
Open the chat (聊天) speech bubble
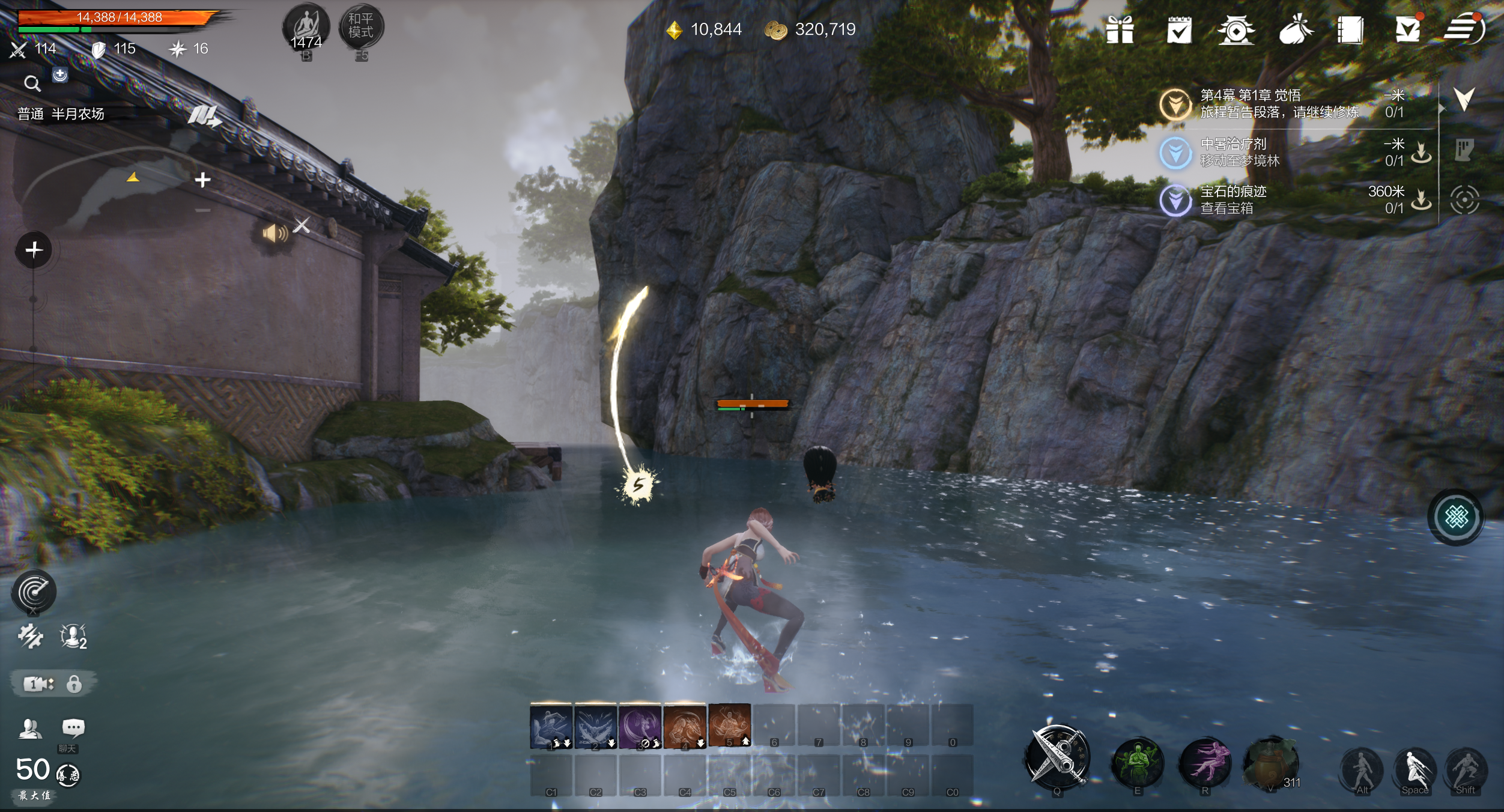(73, 729)
